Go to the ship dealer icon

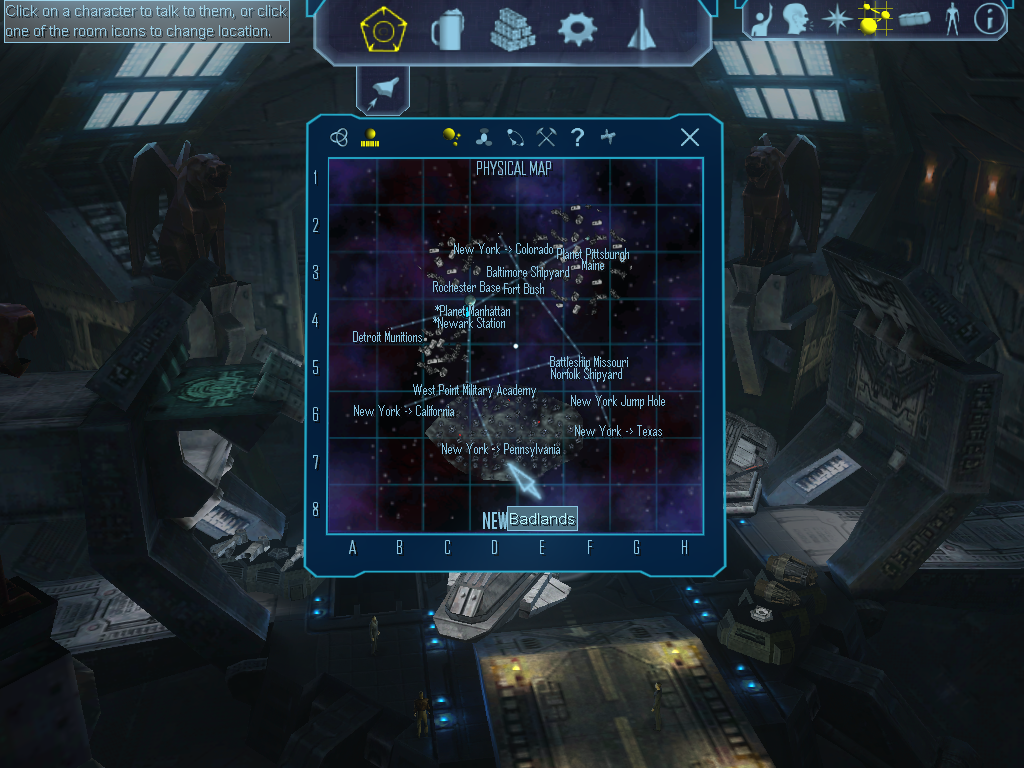point(640,31)
